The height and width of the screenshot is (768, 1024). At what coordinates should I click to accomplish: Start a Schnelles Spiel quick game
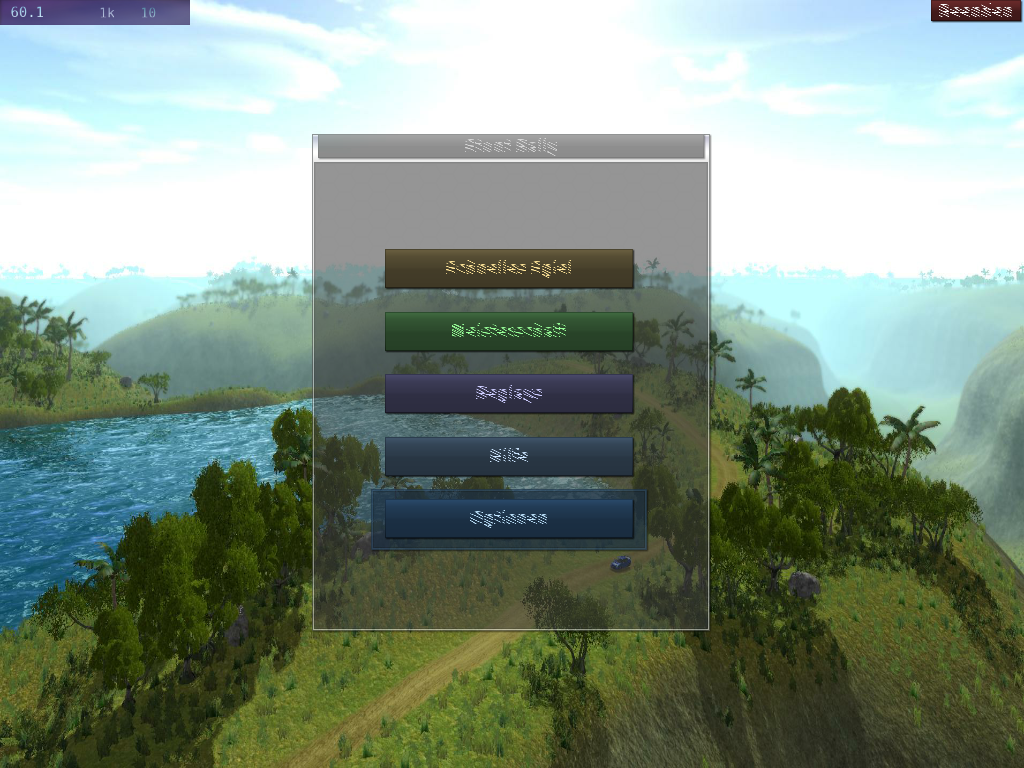[509, 269]
